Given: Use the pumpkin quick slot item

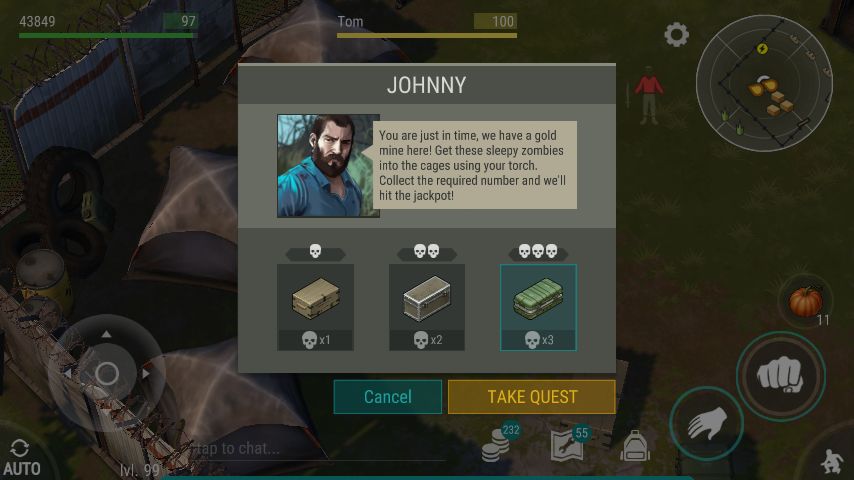Looking at the screenshot, I should coord(805,302).
